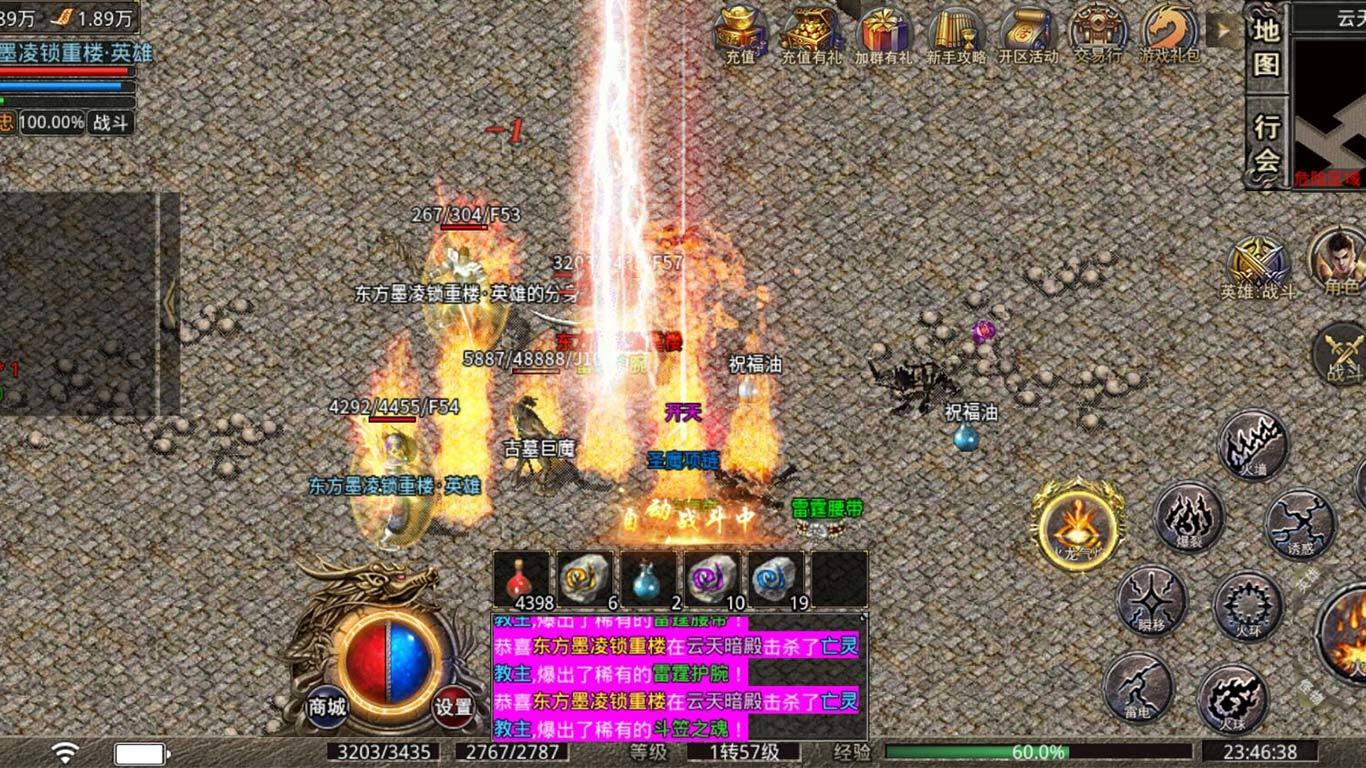
Task: Switch to the 行会 guild tab
Action: [1267, 143]
